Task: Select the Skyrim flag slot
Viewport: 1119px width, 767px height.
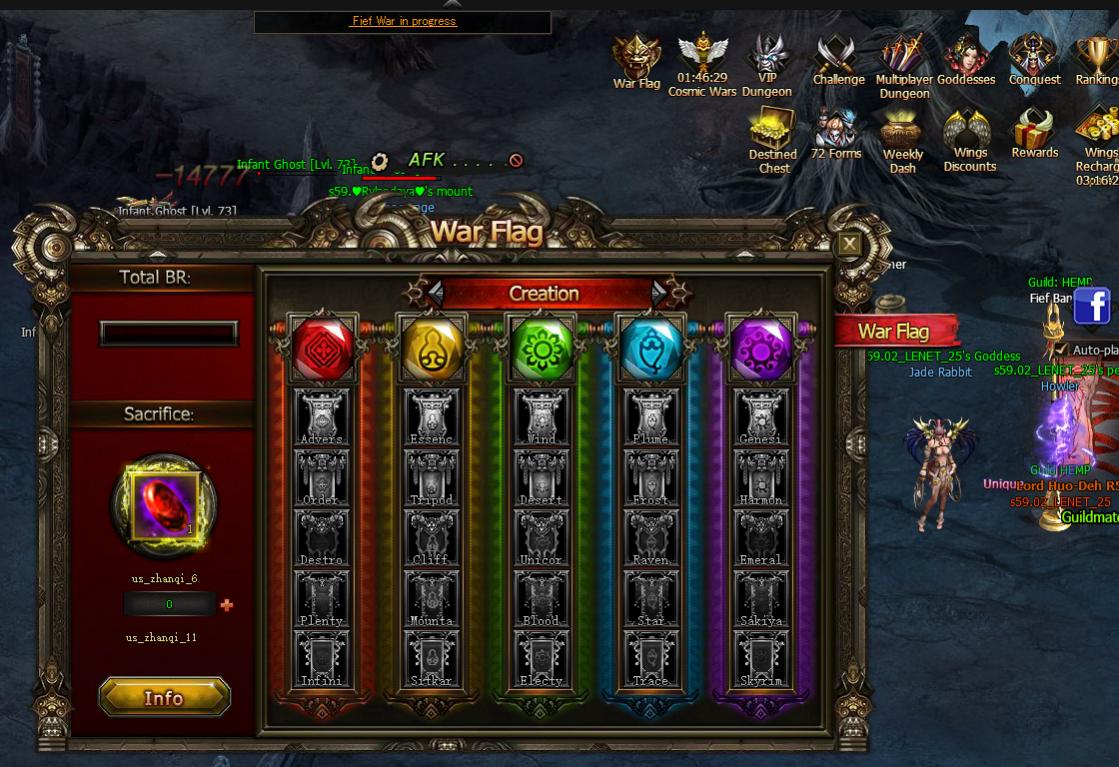Action: pyautogui.click(x=759, y=658)
